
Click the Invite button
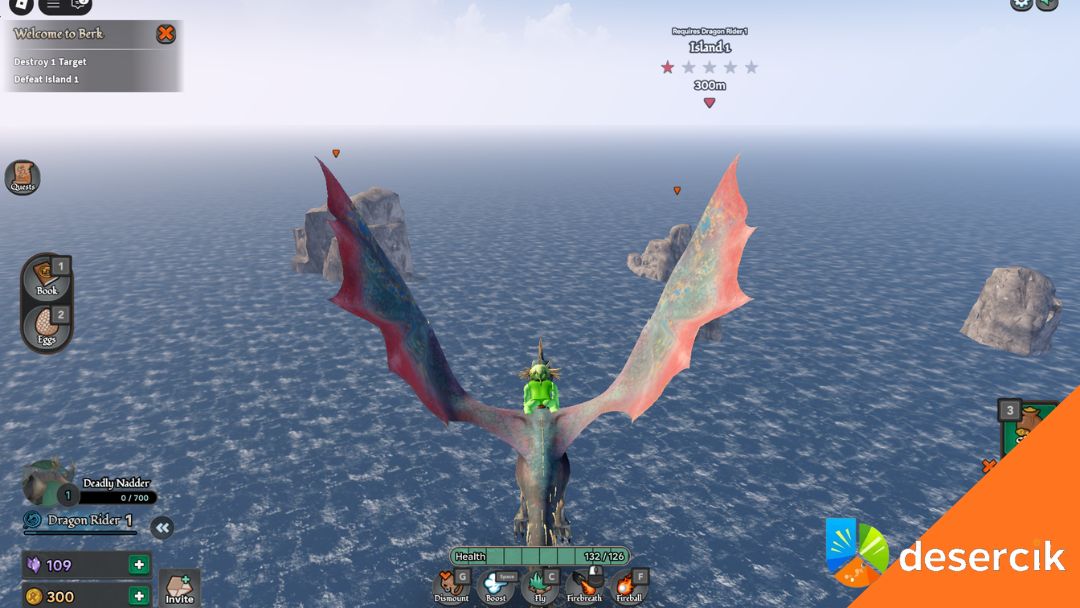tap(179, 589)
